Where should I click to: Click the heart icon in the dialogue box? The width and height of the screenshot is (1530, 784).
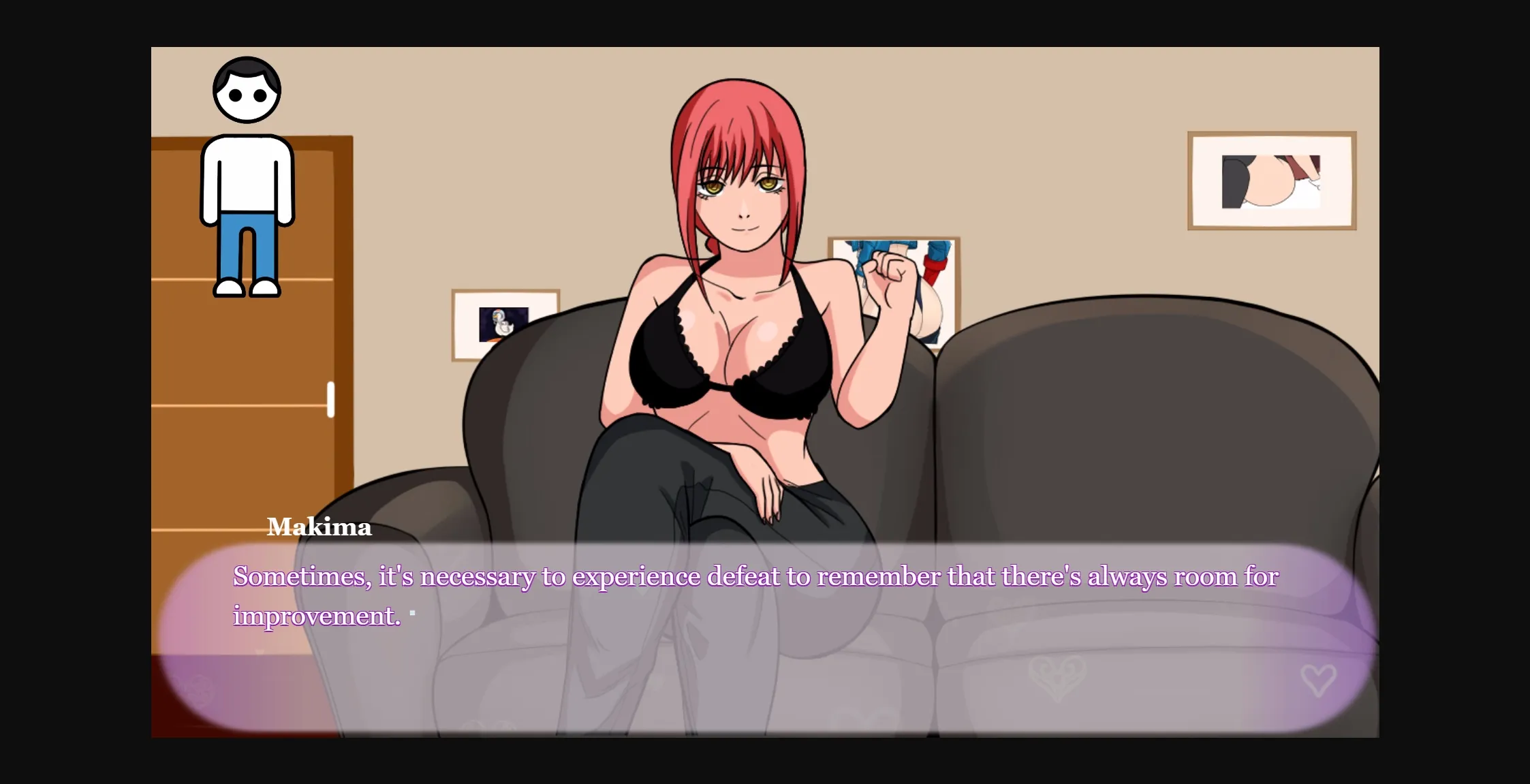click(x=1319, y=679)
